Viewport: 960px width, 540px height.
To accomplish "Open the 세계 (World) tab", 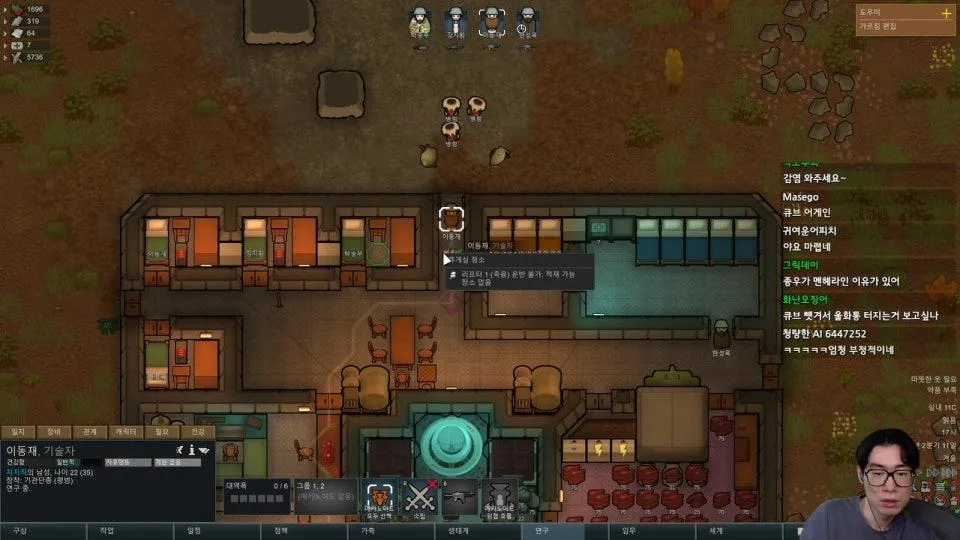I will tap(716, 531).
